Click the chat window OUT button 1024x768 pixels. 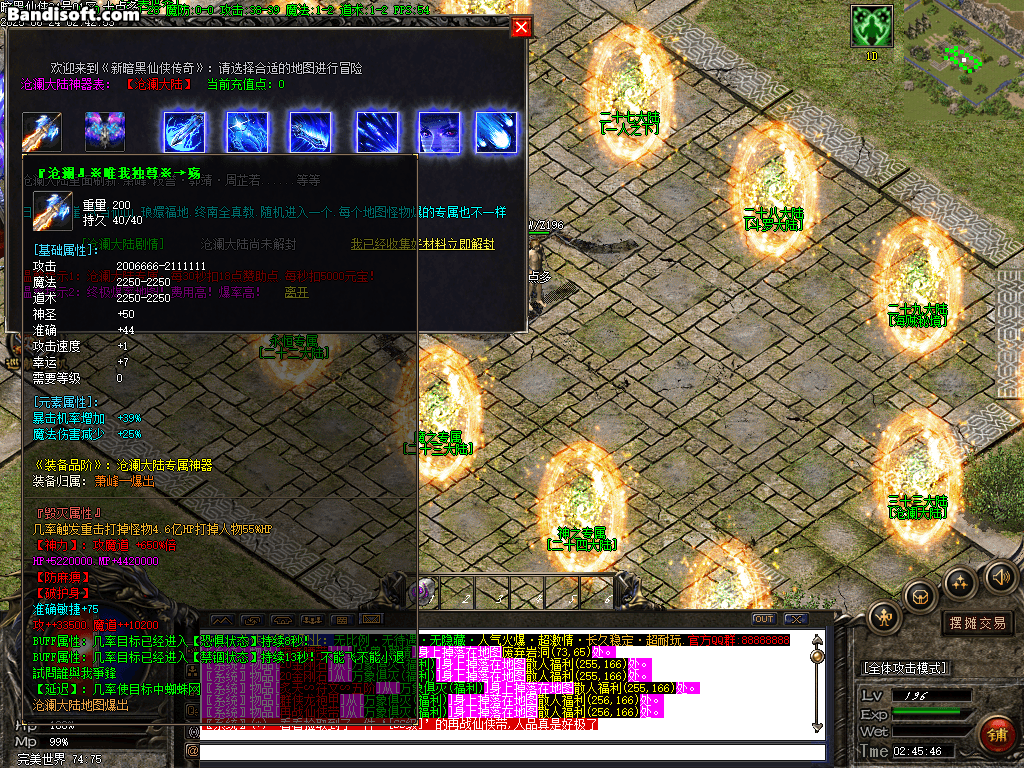763,619
